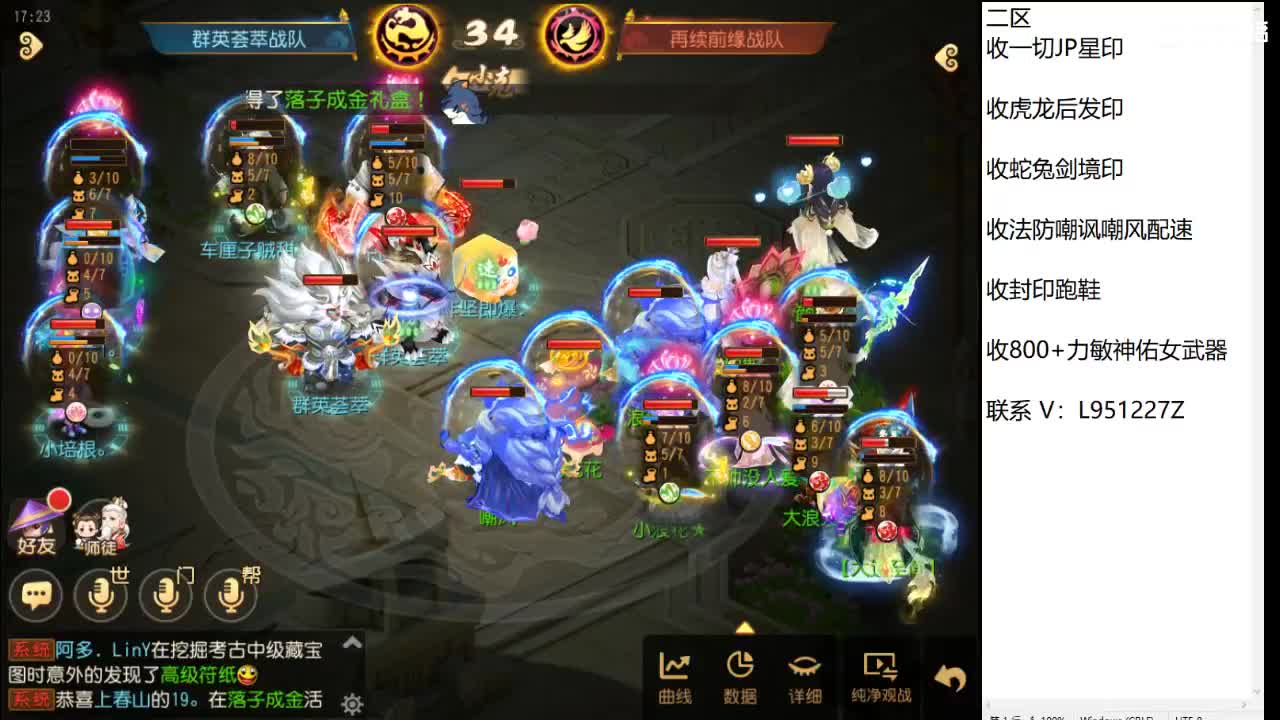Click the back-arrow return button in bottom corner

tap(948, 675)
